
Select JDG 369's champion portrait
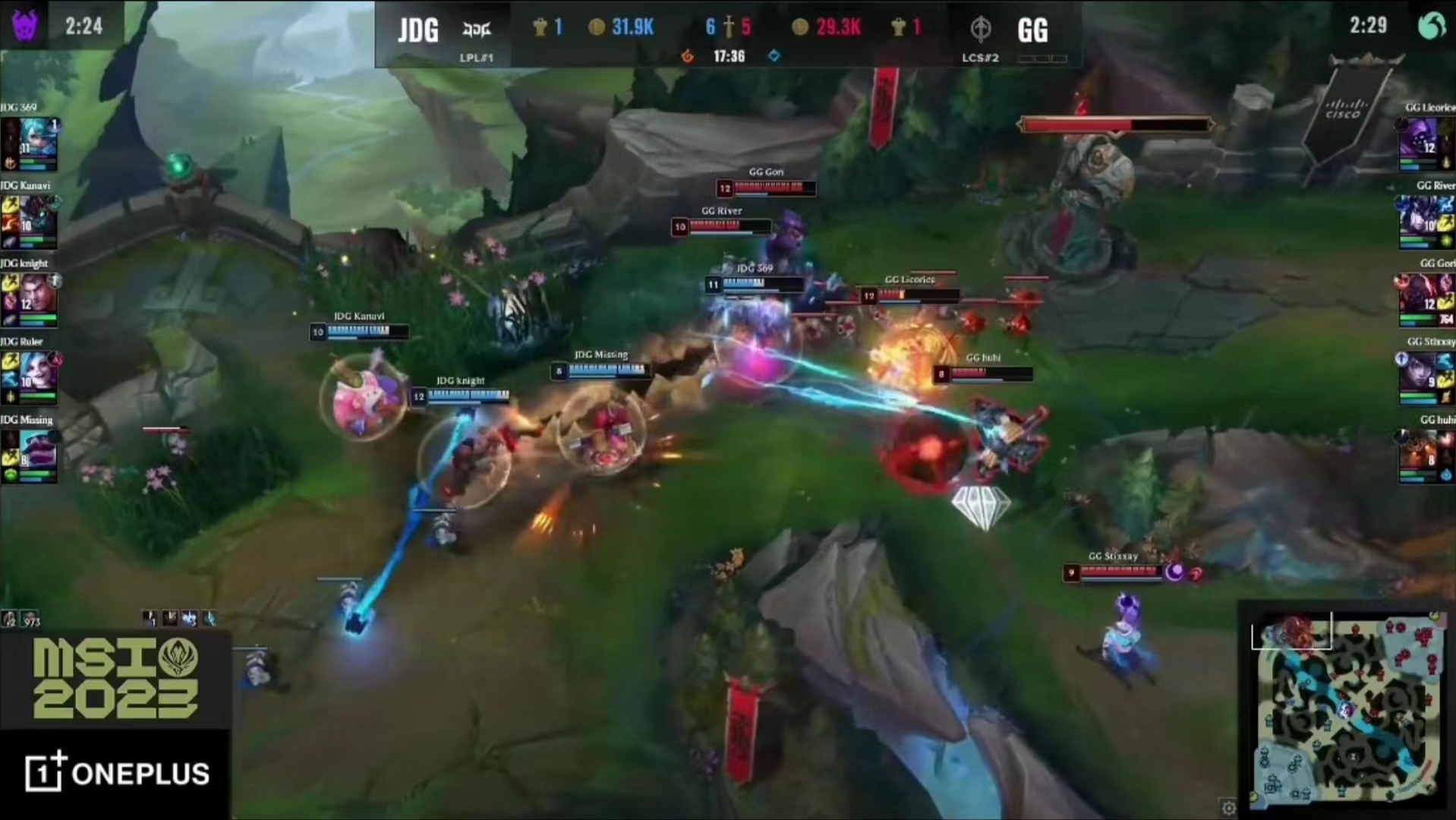pyautogui.click(x=36, y=138)
